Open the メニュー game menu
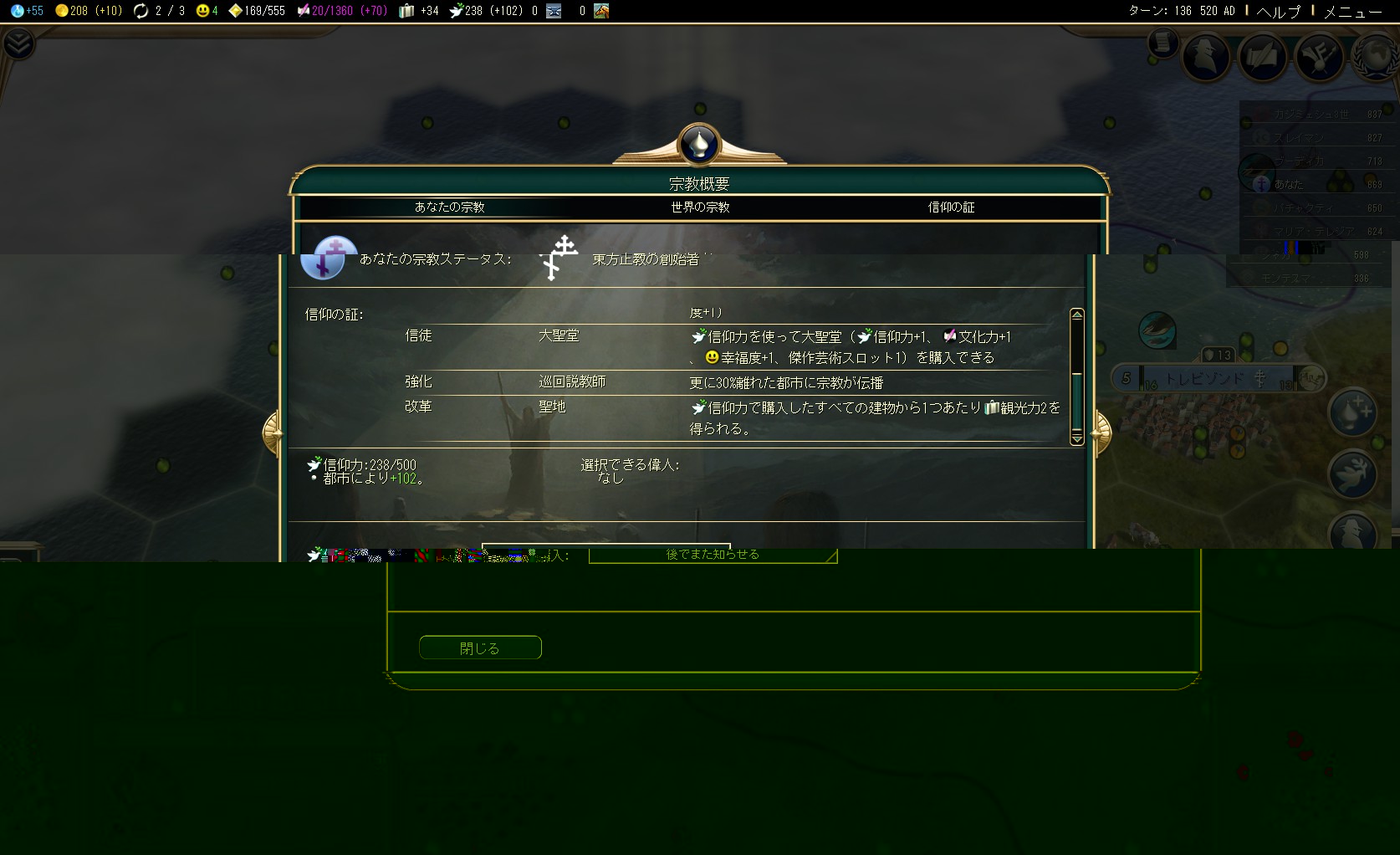Screen dimensions: 1400x855 (x=1352, y=11)
